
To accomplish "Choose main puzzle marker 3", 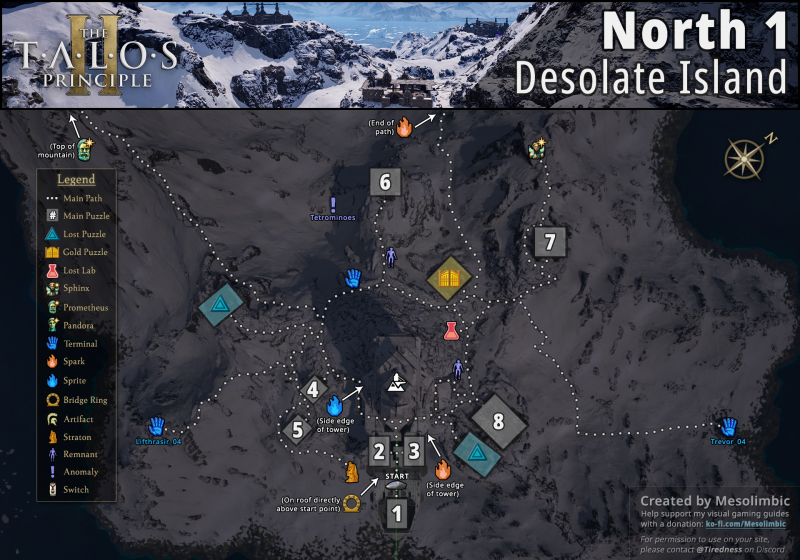I will click(x=414, y=451).
